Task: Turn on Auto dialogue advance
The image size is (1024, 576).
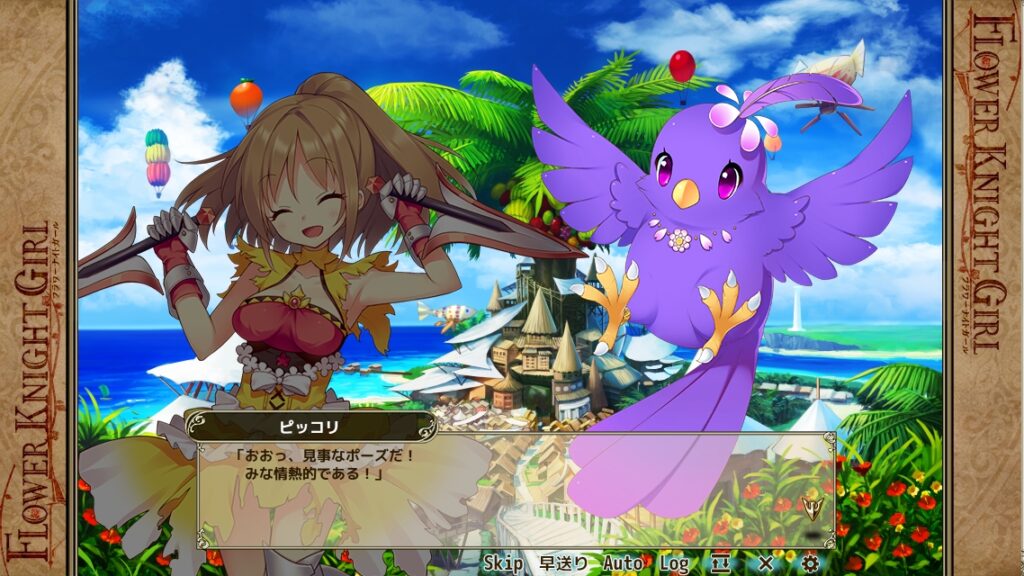Action: click(622, 564)
